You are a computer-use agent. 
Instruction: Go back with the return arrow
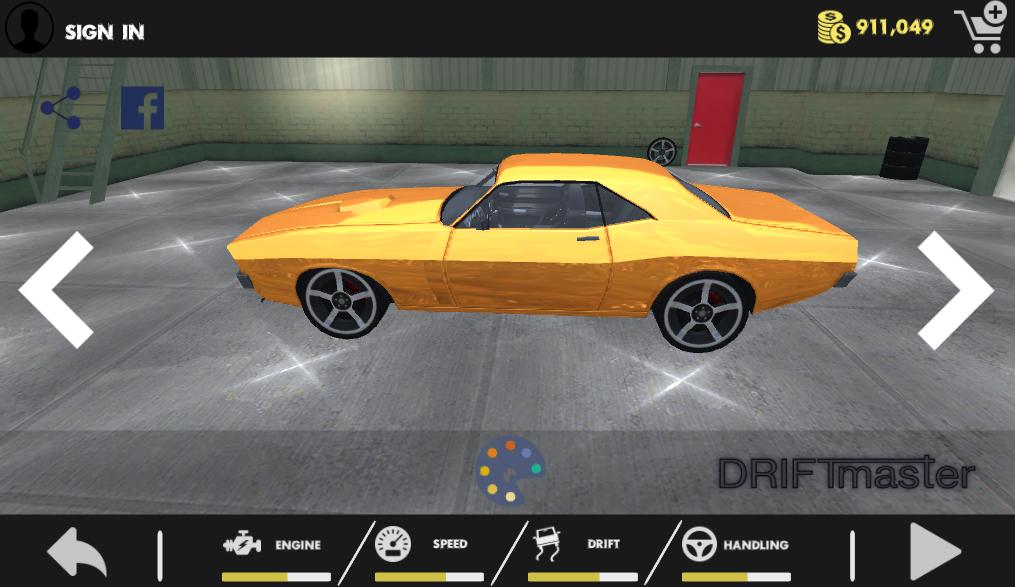tap(76, 553)
